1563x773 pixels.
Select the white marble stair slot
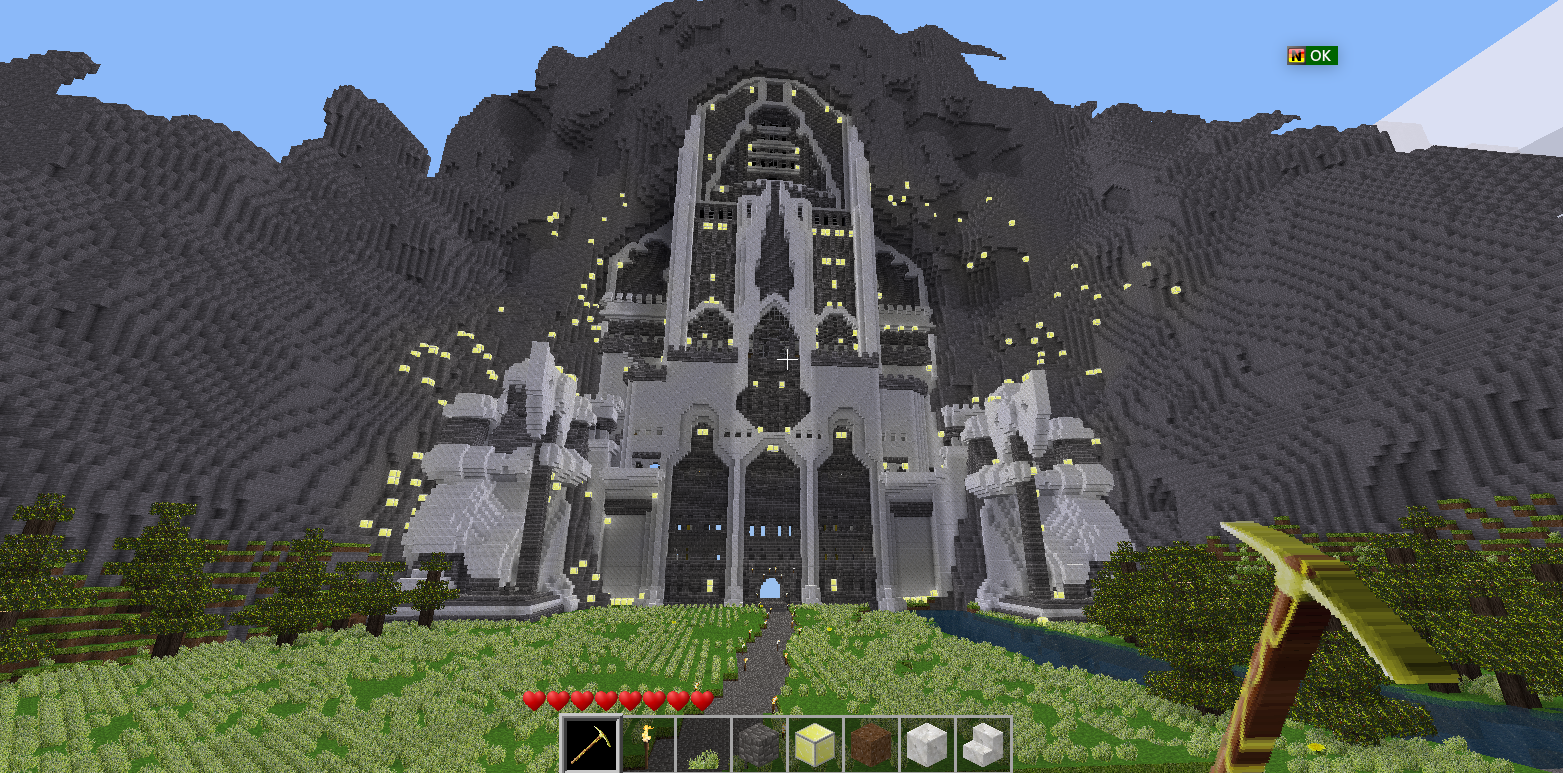coord(983,745)
